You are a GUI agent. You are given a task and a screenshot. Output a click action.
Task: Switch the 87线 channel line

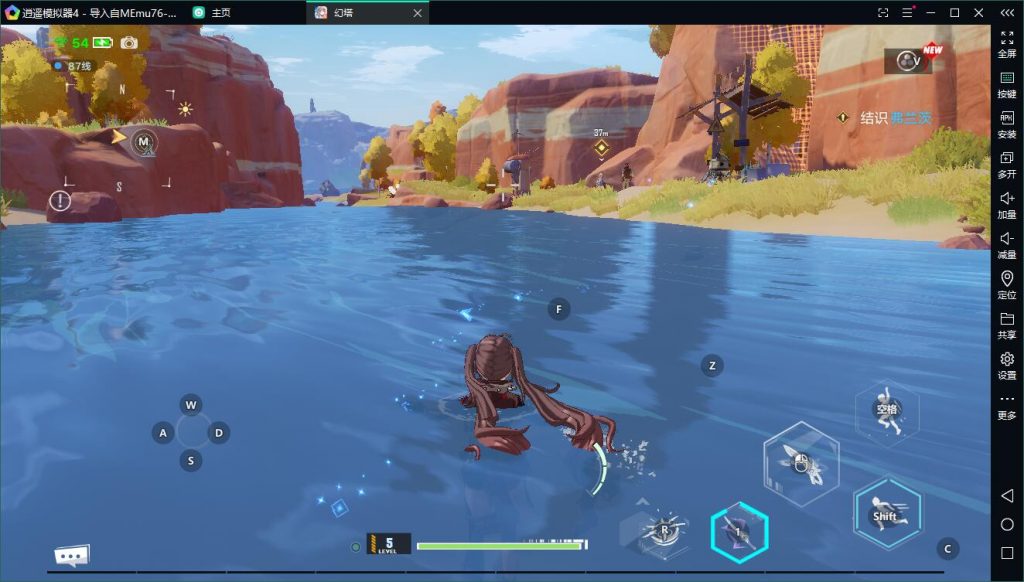coord(74,66)
